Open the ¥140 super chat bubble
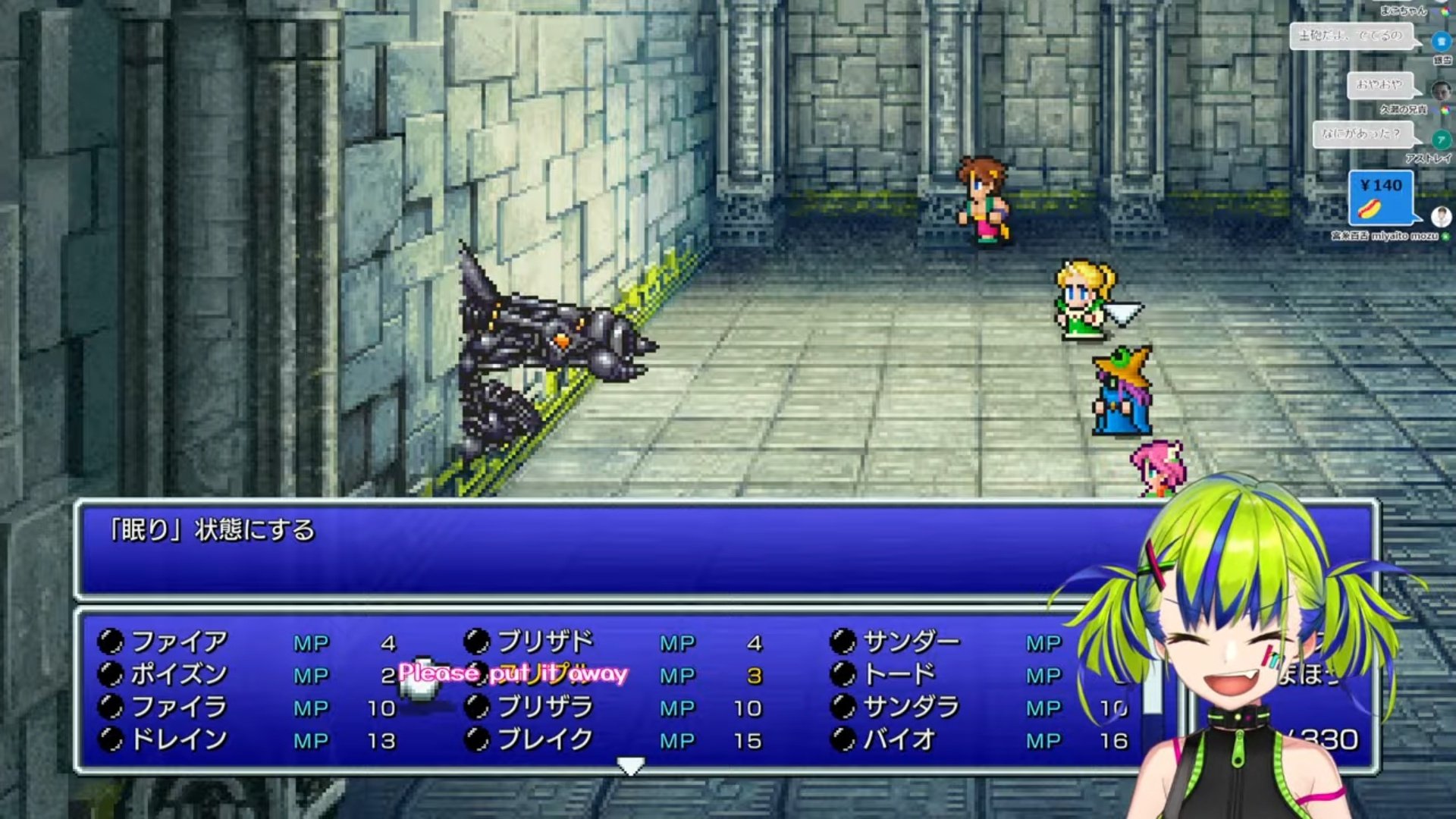 (1381, 197)
